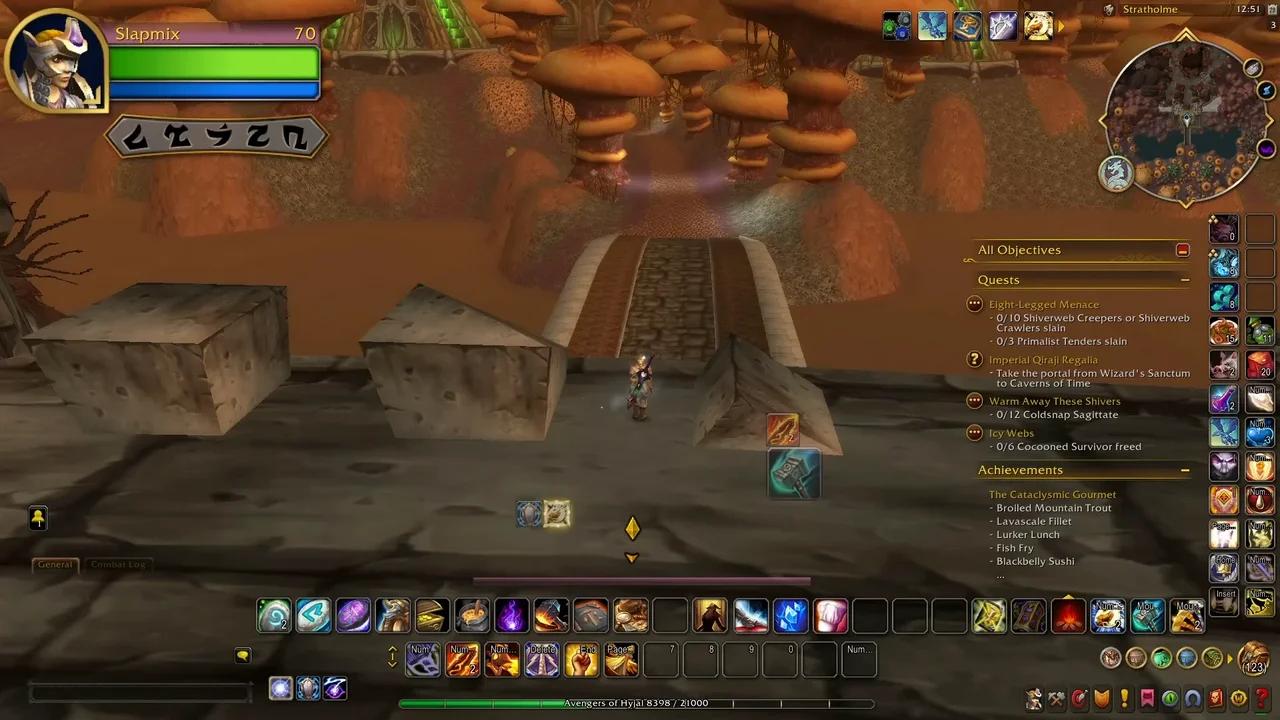This screenshot has height=720, width=1280.
Task: Click the question mark beside Imperial Qiraji Regalia
Action: 974,359
